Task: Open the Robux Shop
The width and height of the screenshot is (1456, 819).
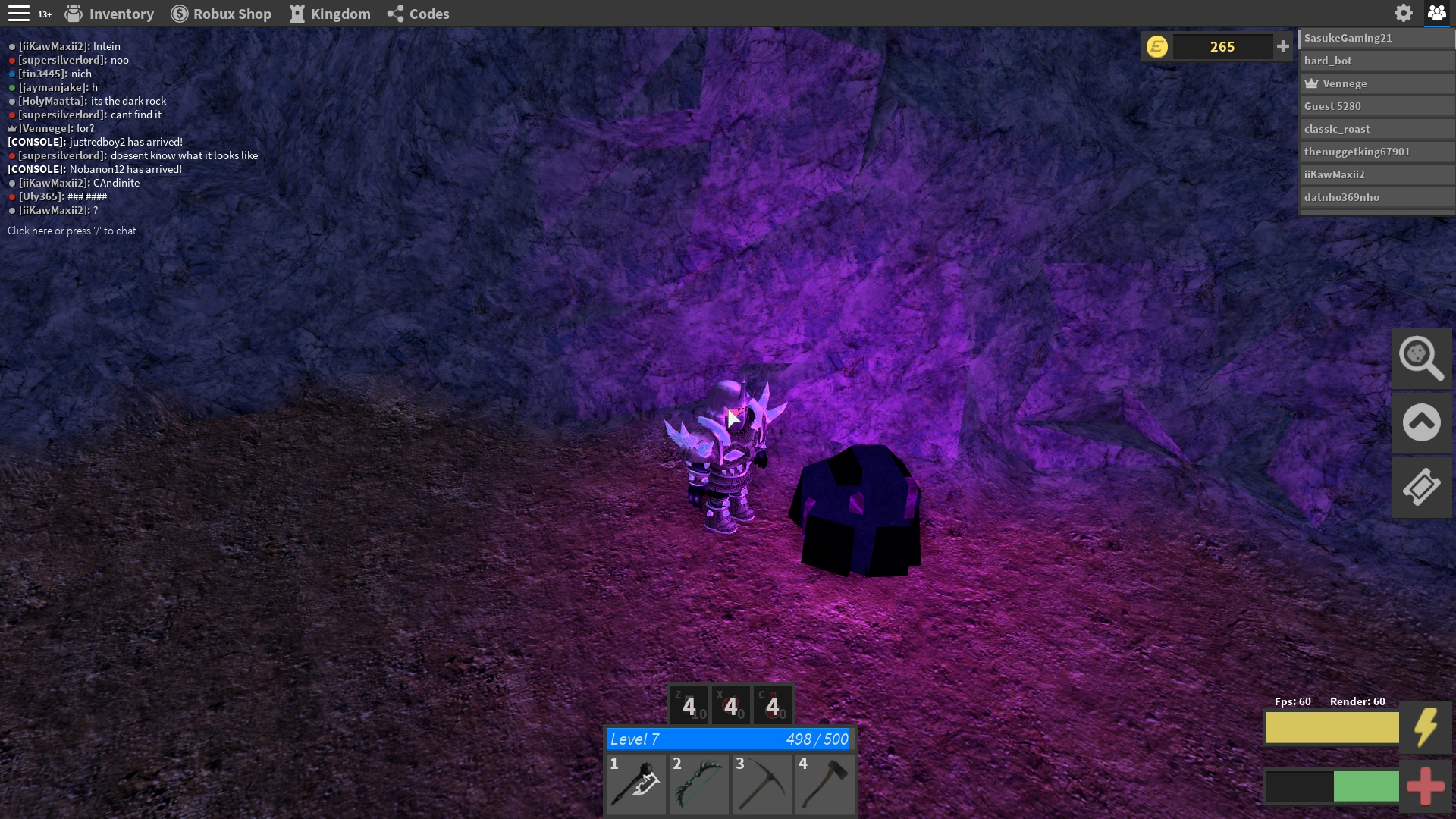Action: pyautogui.click(x=221, y=14)
